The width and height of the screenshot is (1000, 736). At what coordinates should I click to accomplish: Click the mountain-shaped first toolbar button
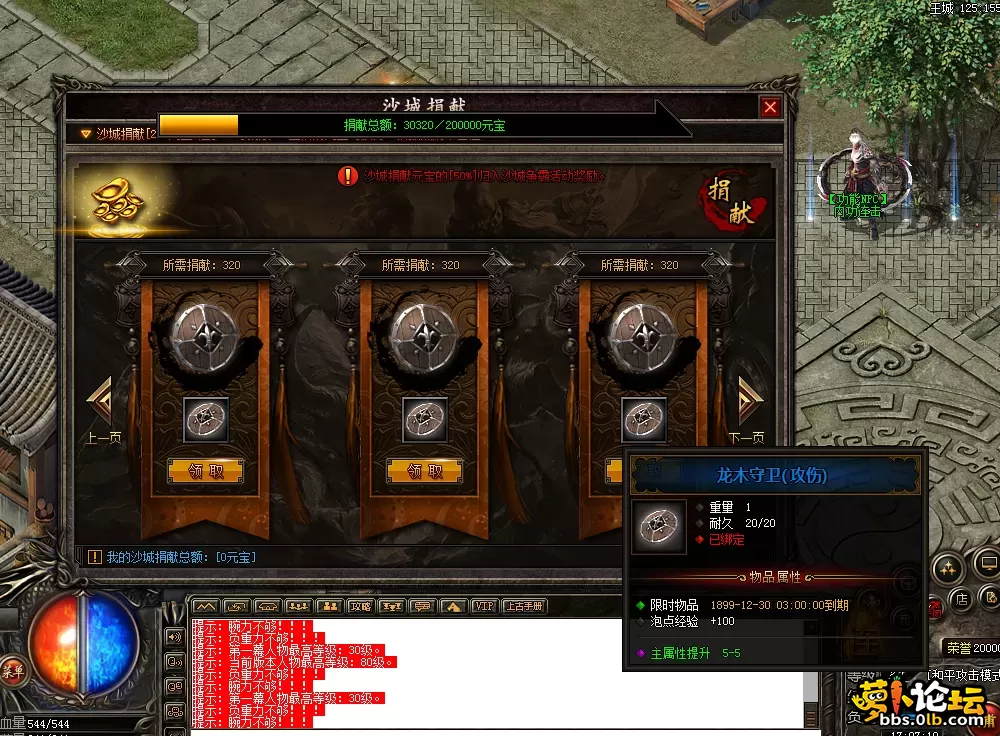(x=205, y=606)
